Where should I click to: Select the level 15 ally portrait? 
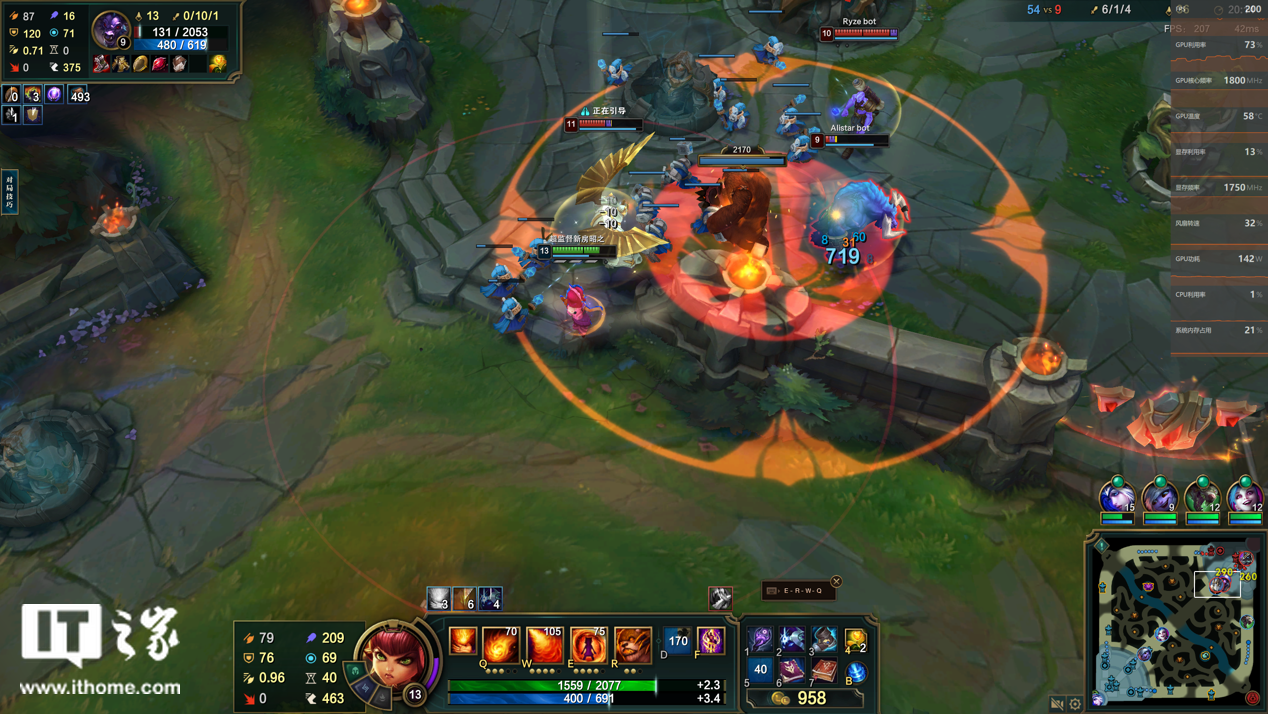click(x=1117, y=499)
